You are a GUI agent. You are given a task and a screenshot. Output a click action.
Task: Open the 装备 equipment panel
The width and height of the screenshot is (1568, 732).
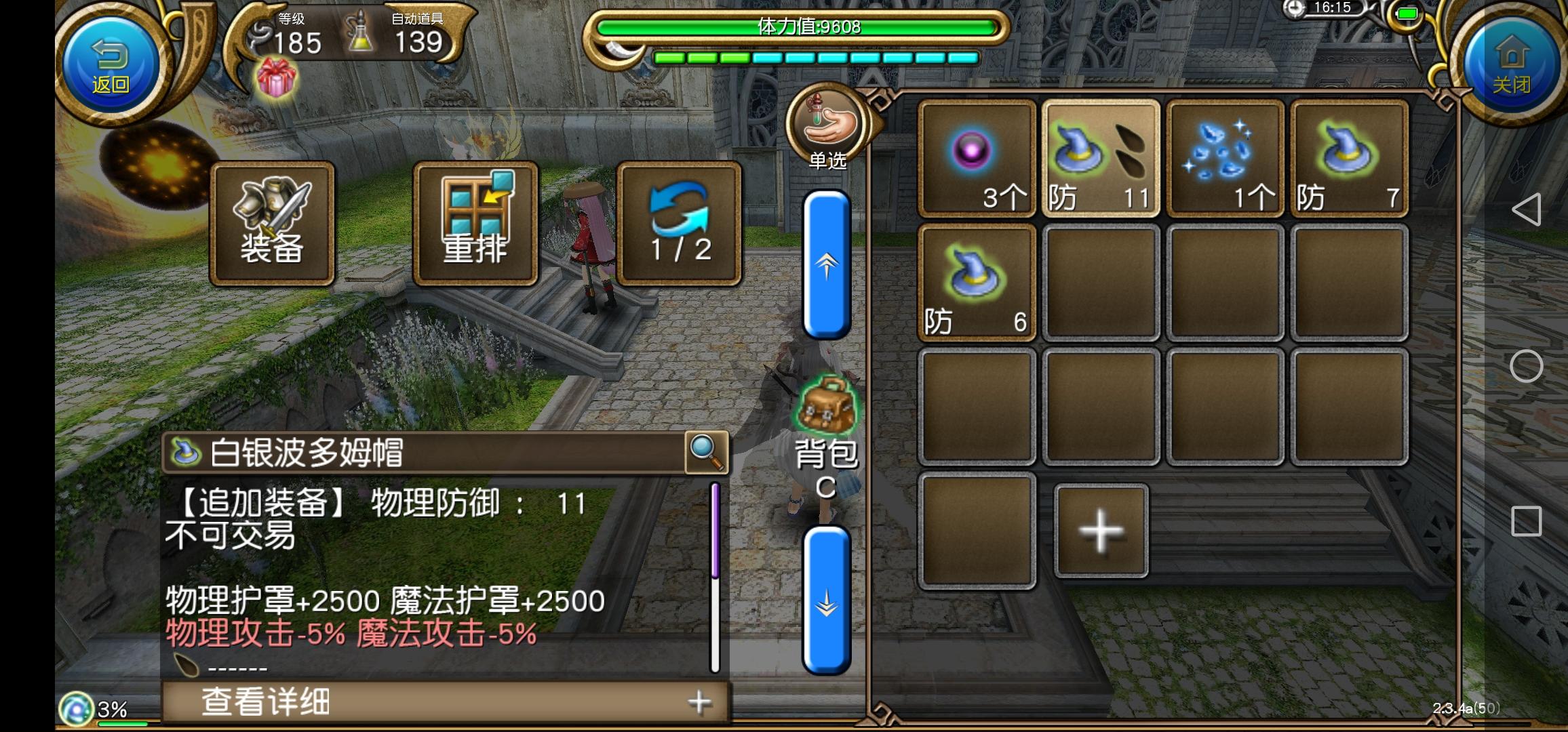pos(271,224)
